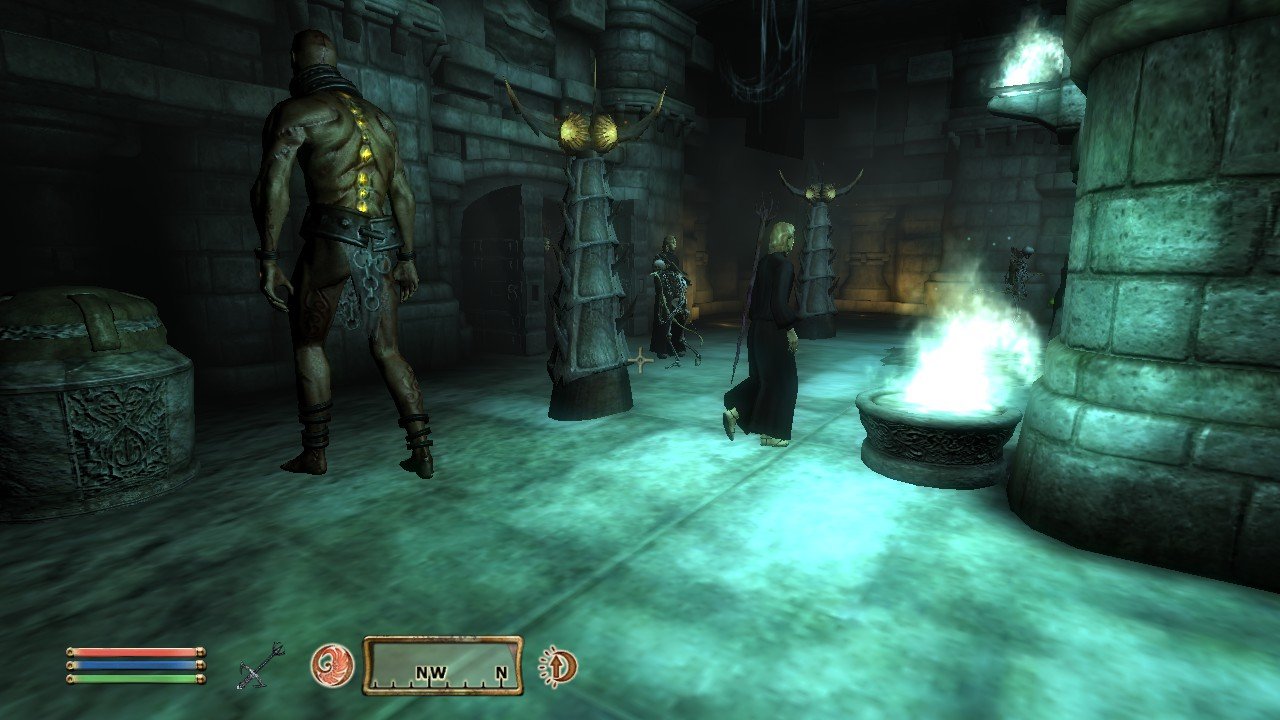Select the crescent arrow active effect icon
The height and width of the screenshot is (720, 1280).
click(x=557, y=667)
